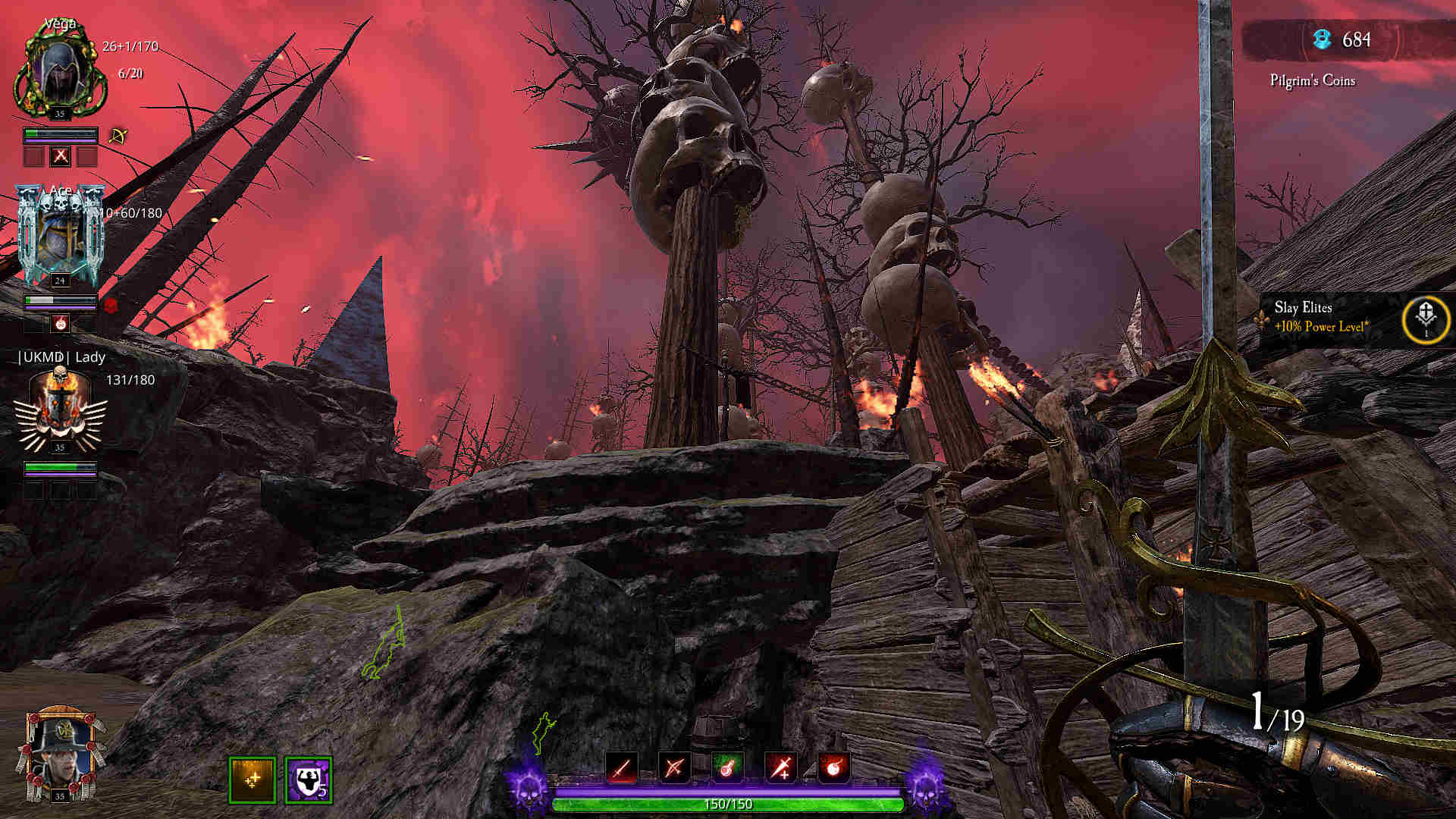Viewport: 1456px width, 819px height.
Task: Select teammate Lady's flaming skull portrait
Action: point(60,406)
